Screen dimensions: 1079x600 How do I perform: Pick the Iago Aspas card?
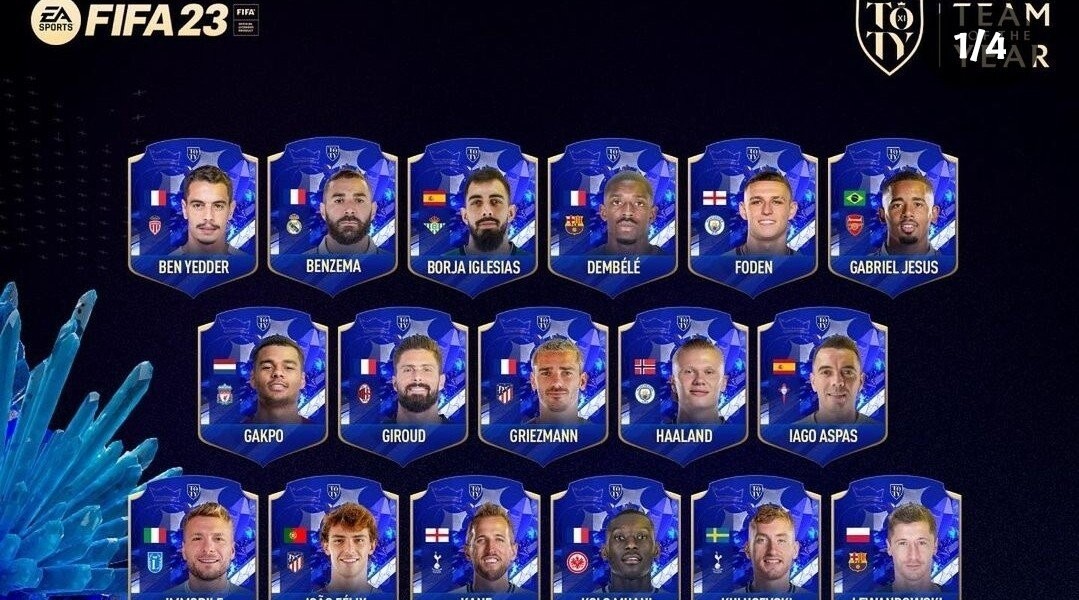(x=823, y=386)
